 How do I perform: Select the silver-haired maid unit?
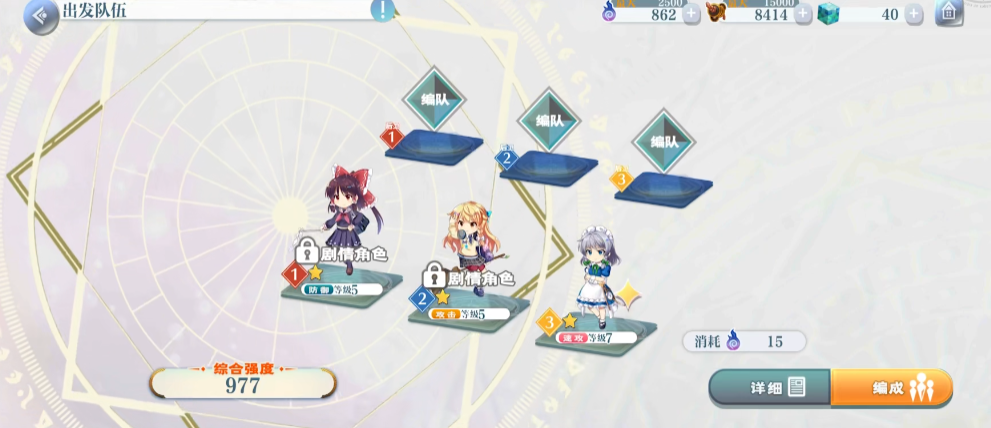click(596, 272)
